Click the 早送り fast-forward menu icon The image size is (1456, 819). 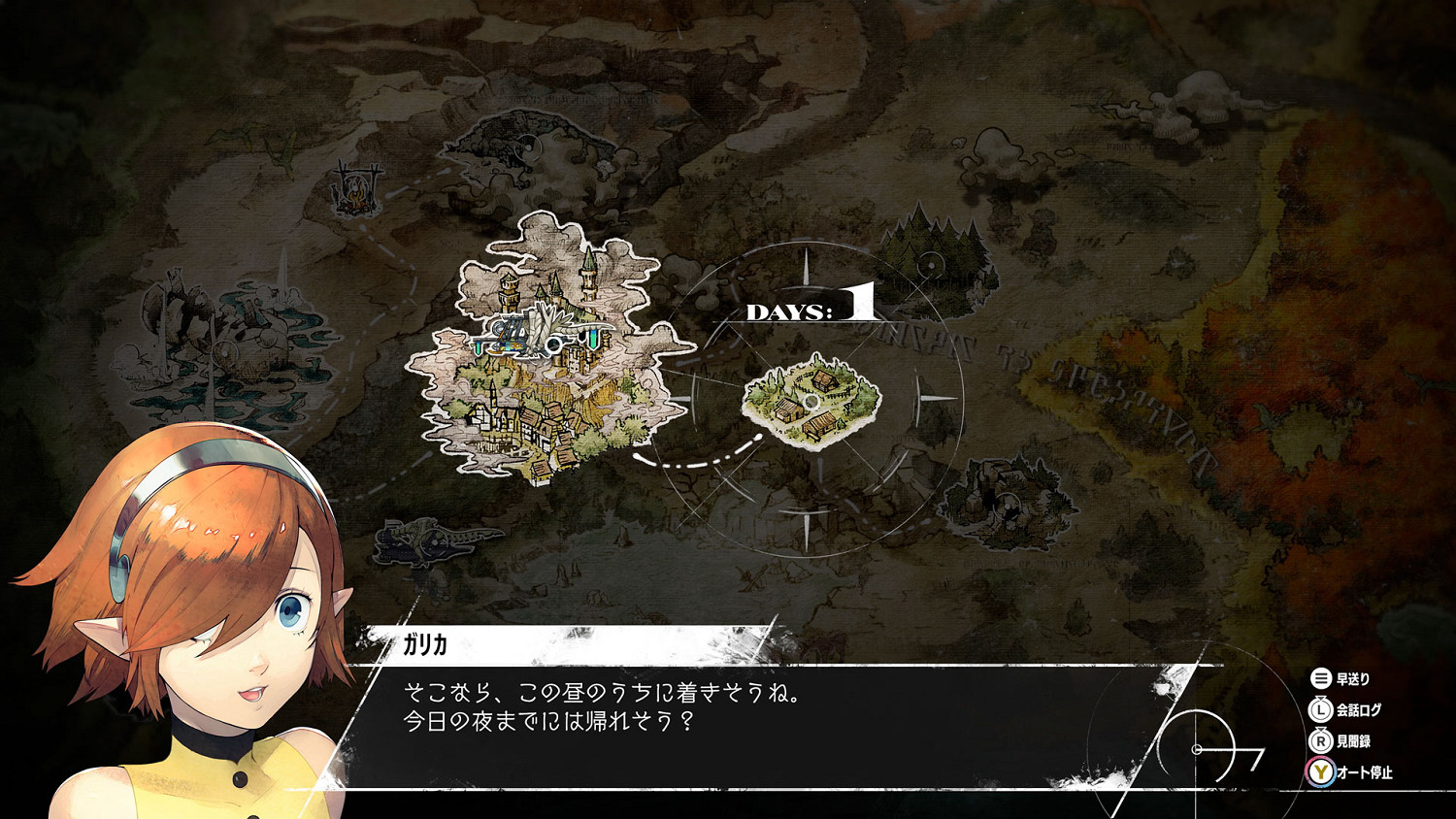point(1321,679)
